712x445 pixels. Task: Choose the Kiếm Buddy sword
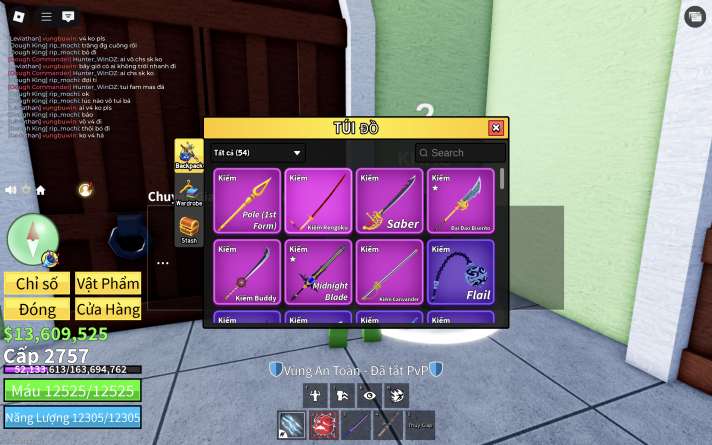point(247,272)
